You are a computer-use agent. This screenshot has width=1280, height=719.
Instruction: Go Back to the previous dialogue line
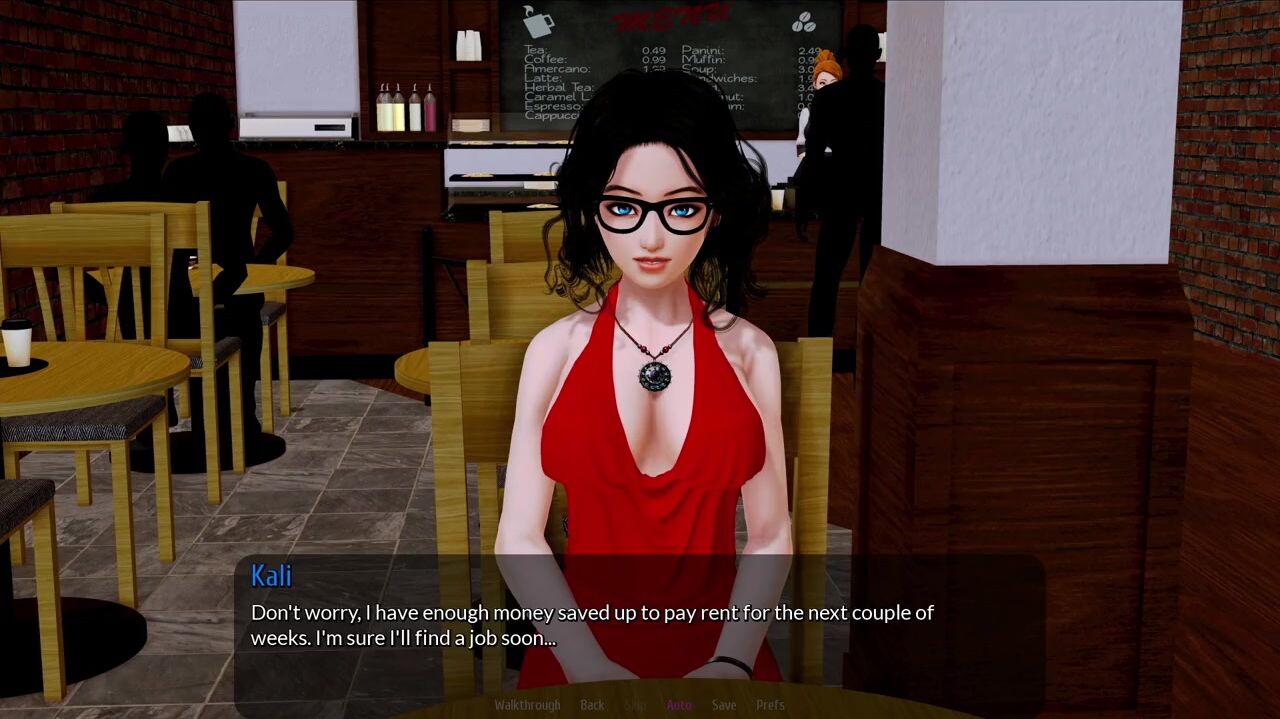tap(592, 705)
